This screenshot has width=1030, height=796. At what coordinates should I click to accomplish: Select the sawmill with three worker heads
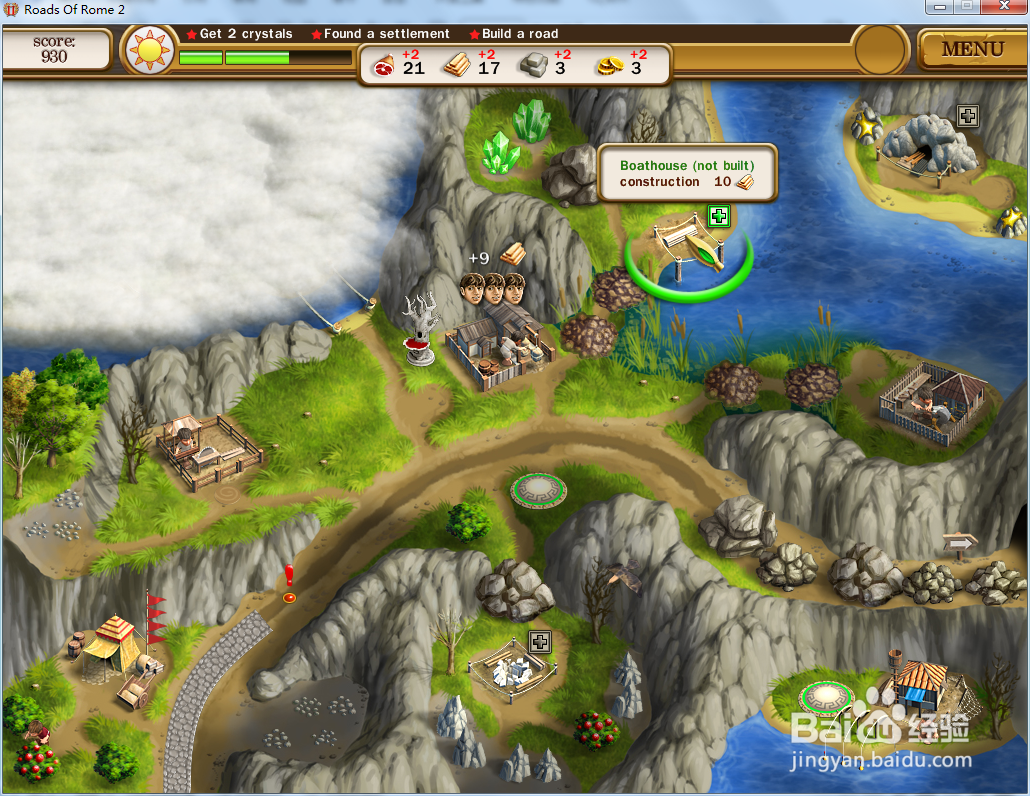coord(498,345)
